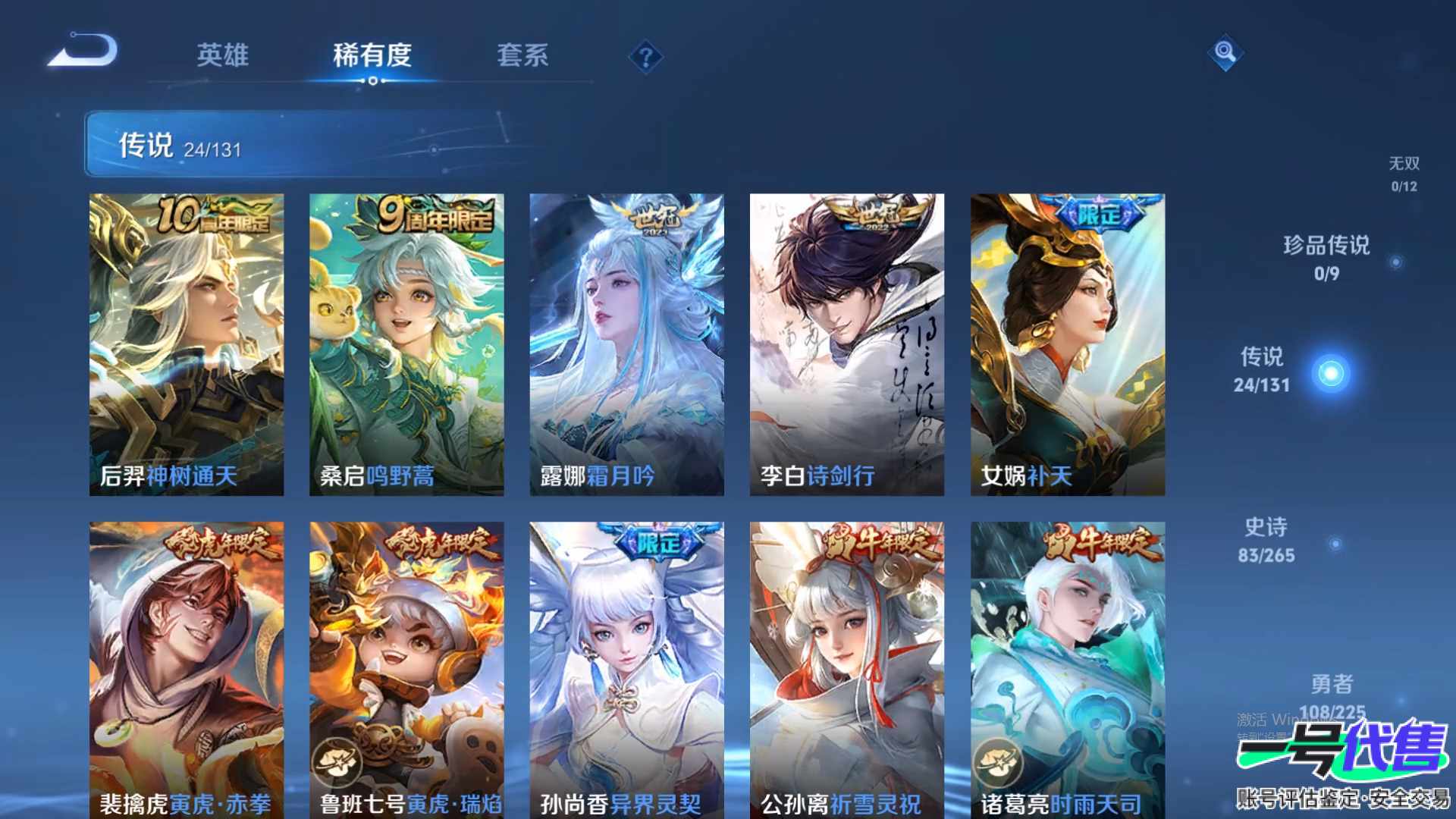Select the 后羿 神树通天 skin card
This screenshot has width=1456, height=819.
[x=187, y=344]
